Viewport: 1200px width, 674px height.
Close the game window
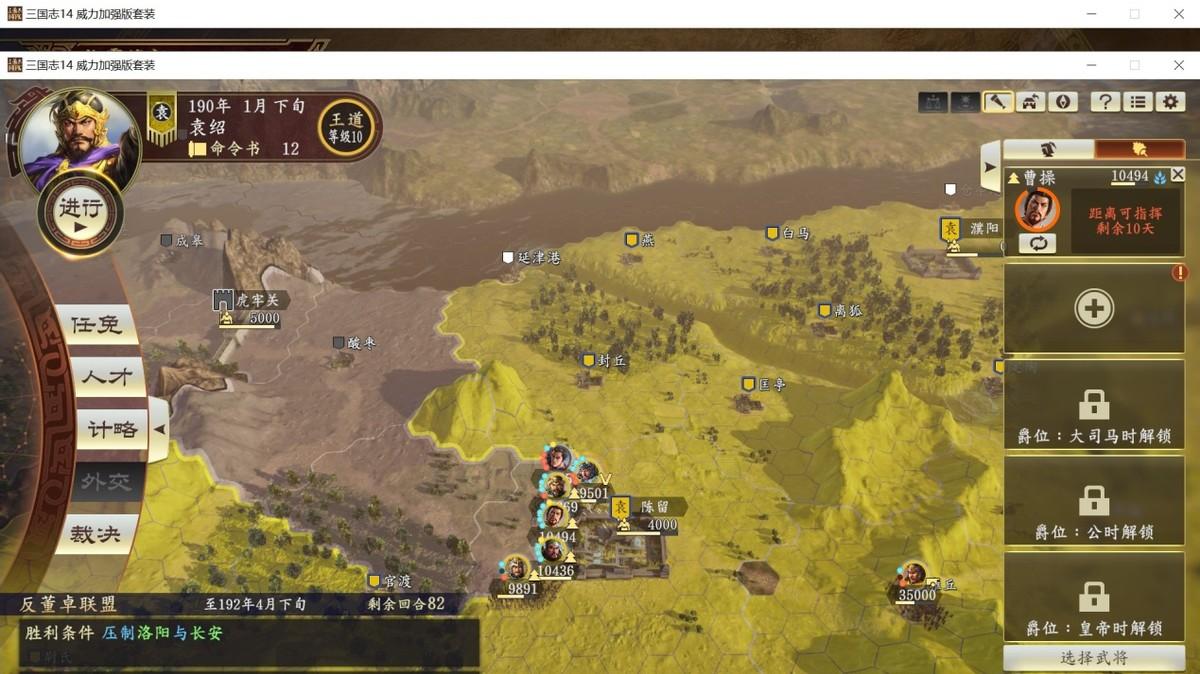1179,65
